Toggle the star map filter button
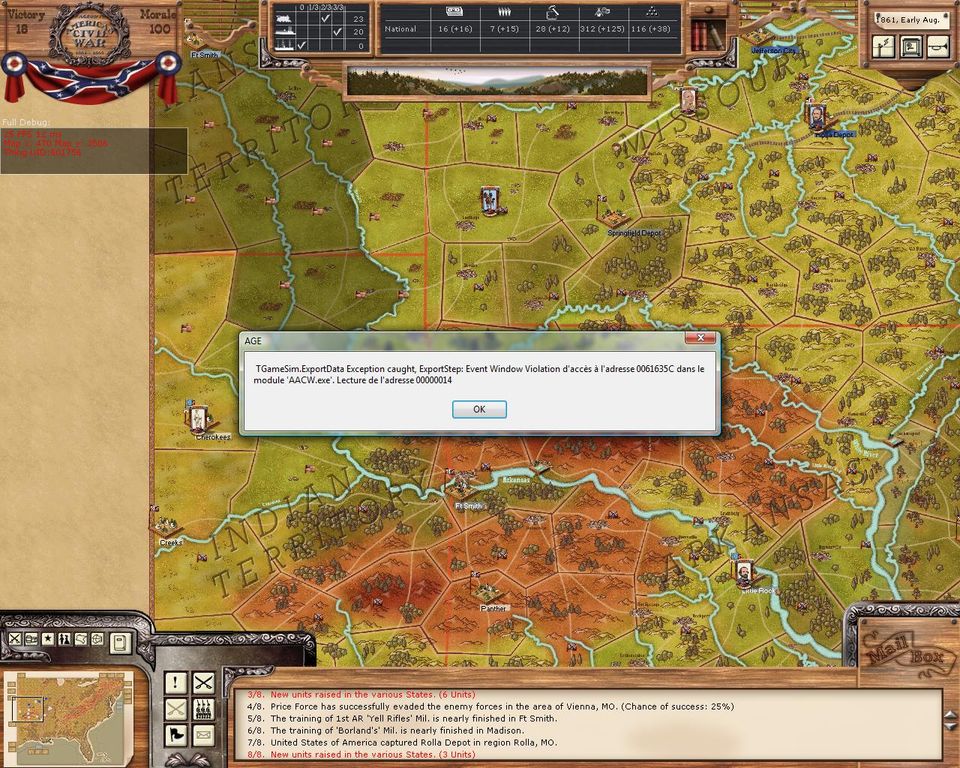 pos(47,639)
